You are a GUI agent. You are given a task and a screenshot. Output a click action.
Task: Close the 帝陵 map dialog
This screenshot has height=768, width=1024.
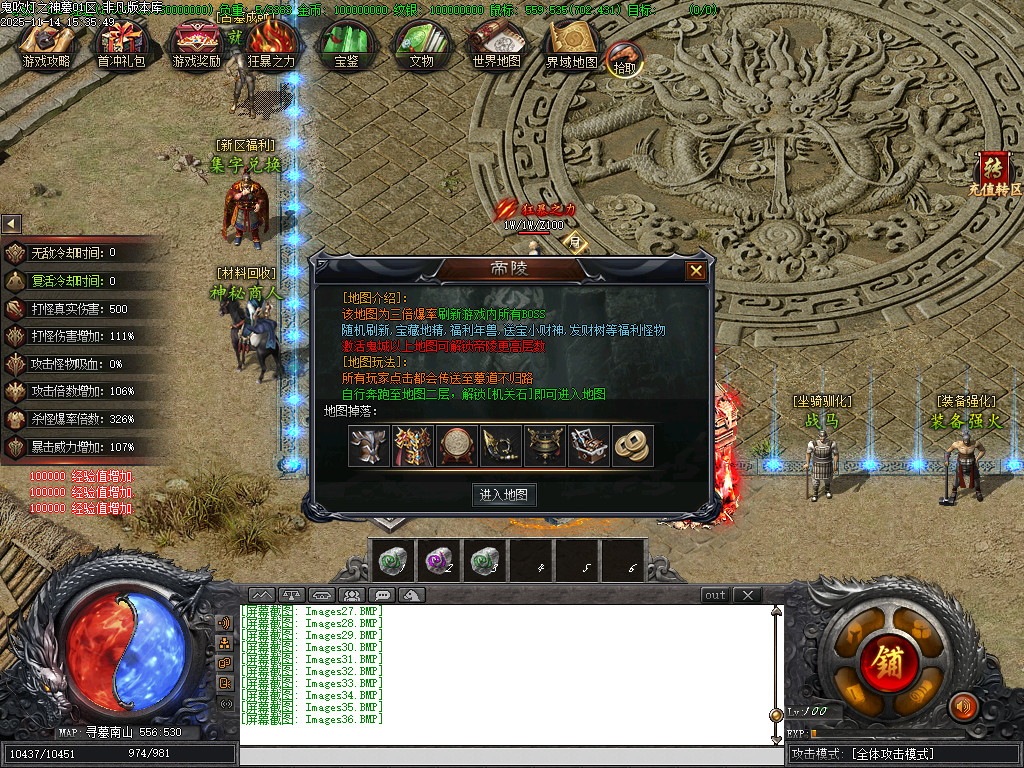(x=696, y=271)
